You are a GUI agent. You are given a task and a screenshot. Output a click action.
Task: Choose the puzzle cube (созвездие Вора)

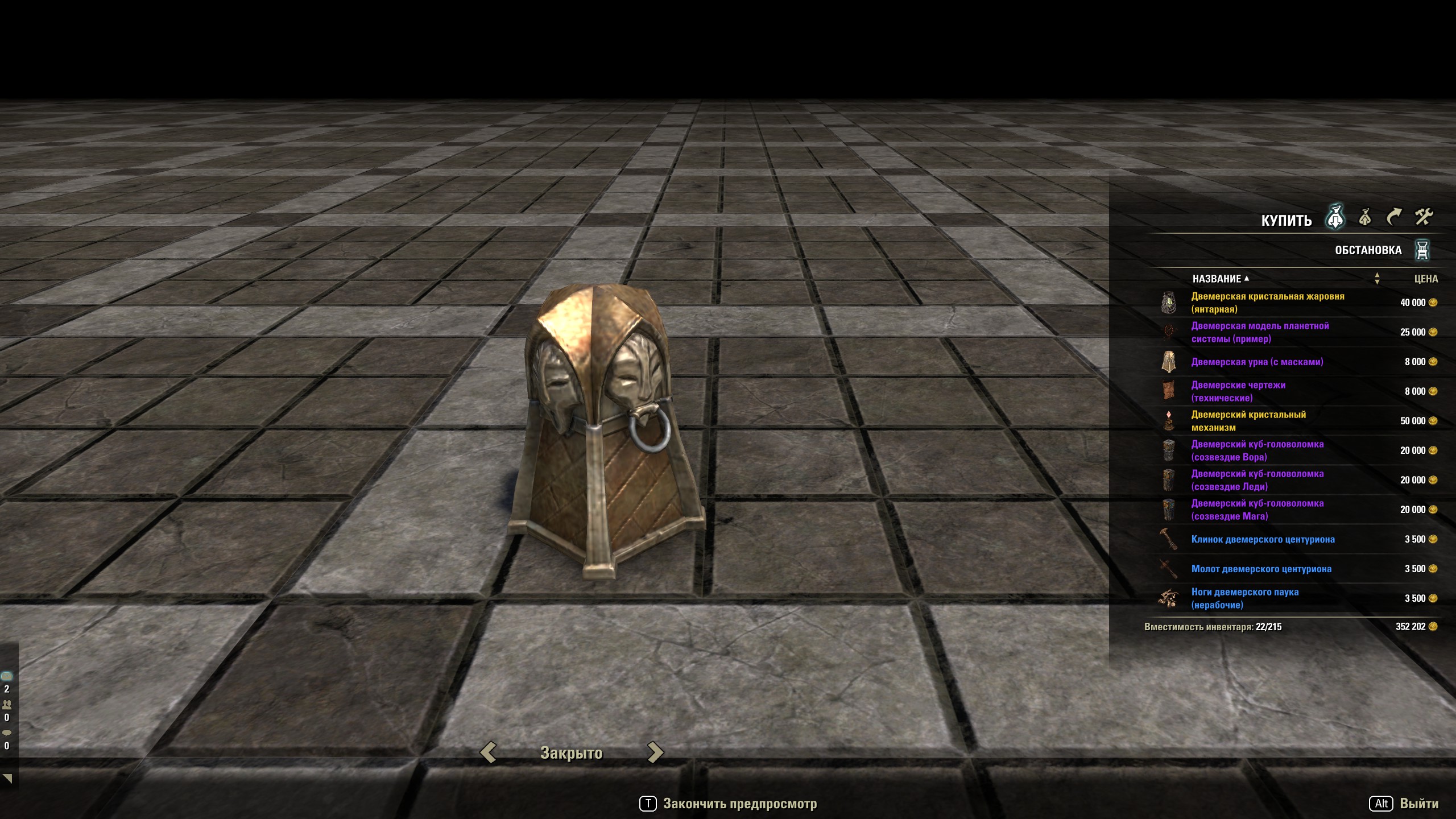click(x=1257, y=450)
